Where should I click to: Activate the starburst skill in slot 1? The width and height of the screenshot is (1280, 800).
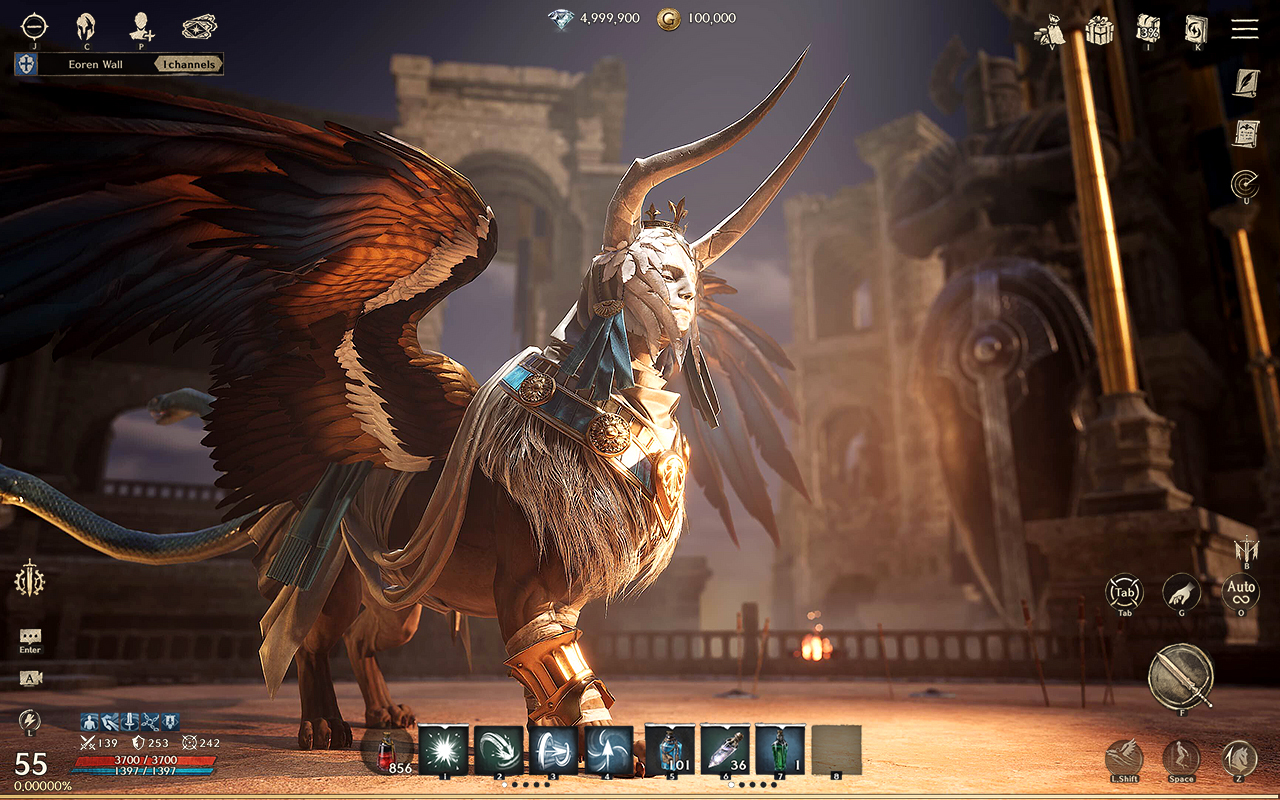[x=442, y=750]
